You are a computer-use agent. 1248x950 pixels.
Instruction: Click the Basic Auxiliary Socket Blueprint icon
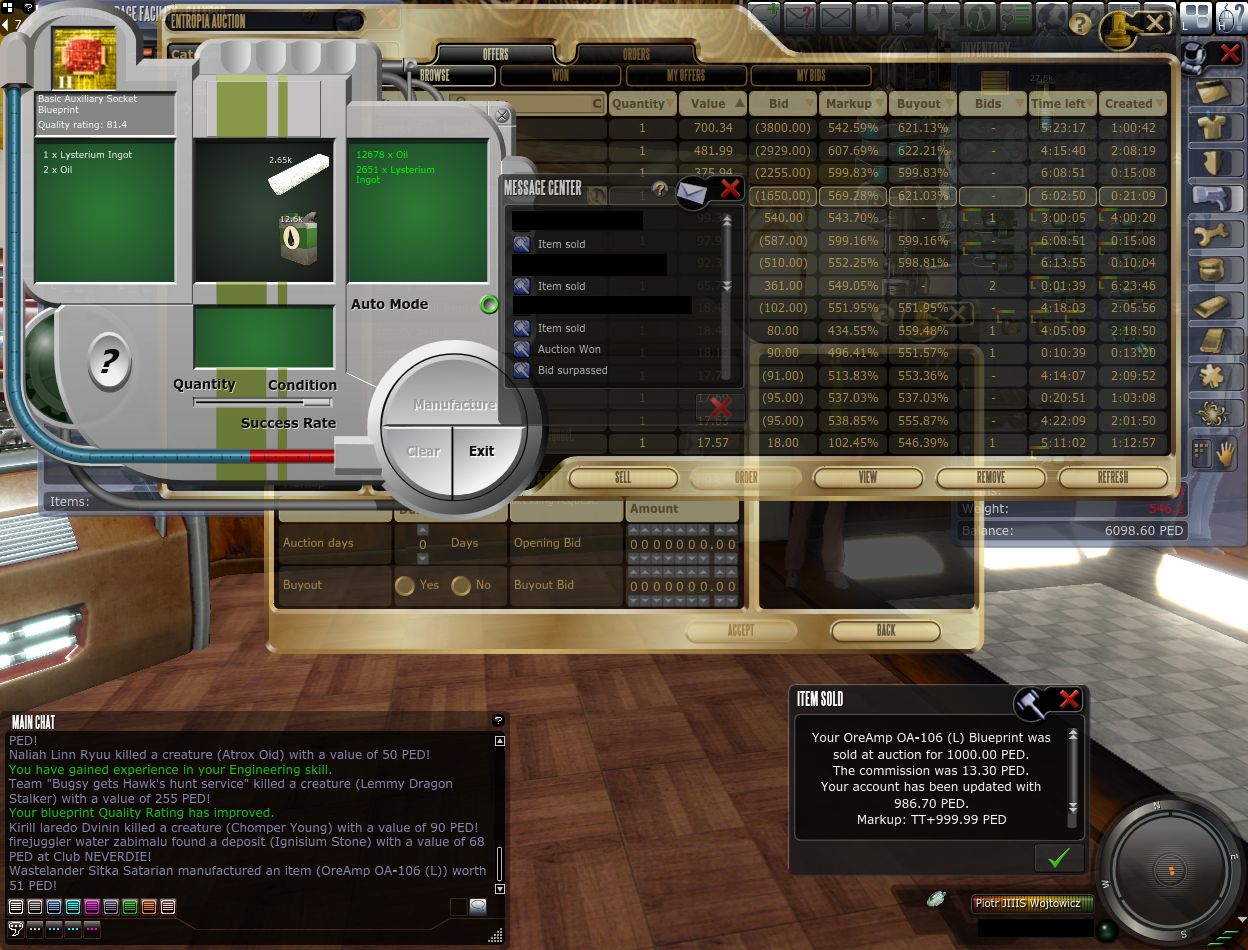83,58
